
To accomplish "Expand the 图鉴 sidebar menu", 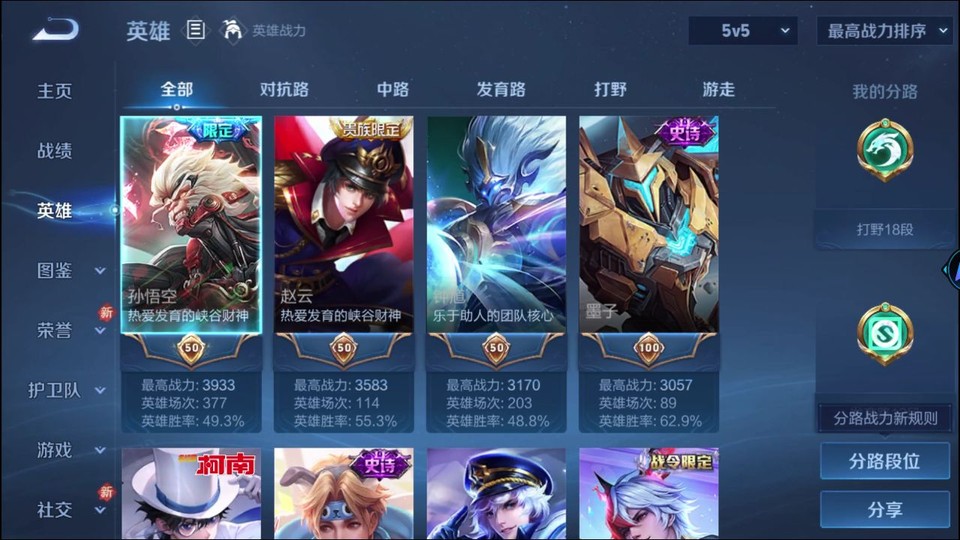I will click(70, 270).
